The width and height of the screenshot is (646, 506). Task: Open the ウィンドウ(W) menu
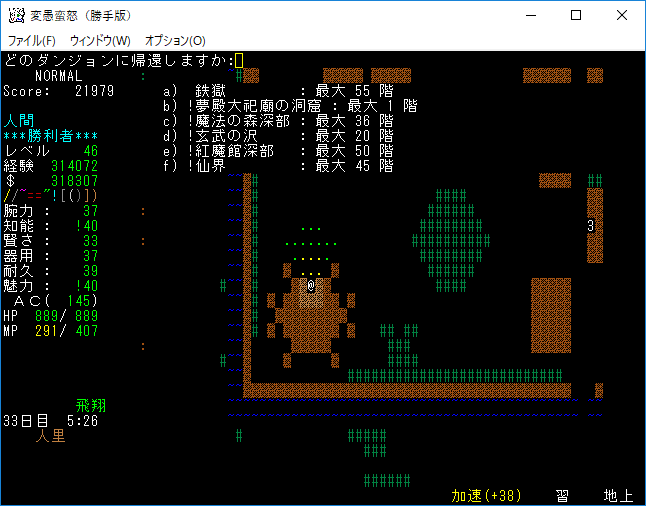(x=100, y=40)
